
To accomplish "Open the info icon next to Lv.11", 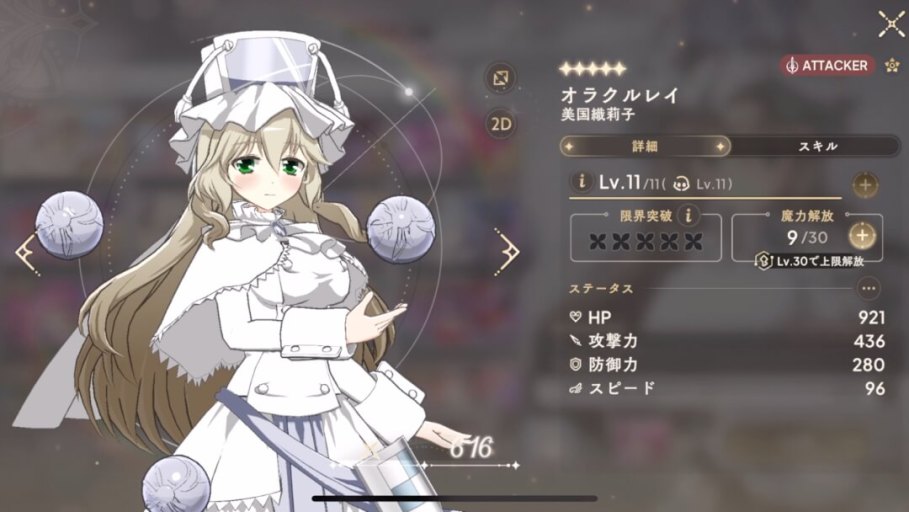I will pyautogui.click(x=579, y=182).
